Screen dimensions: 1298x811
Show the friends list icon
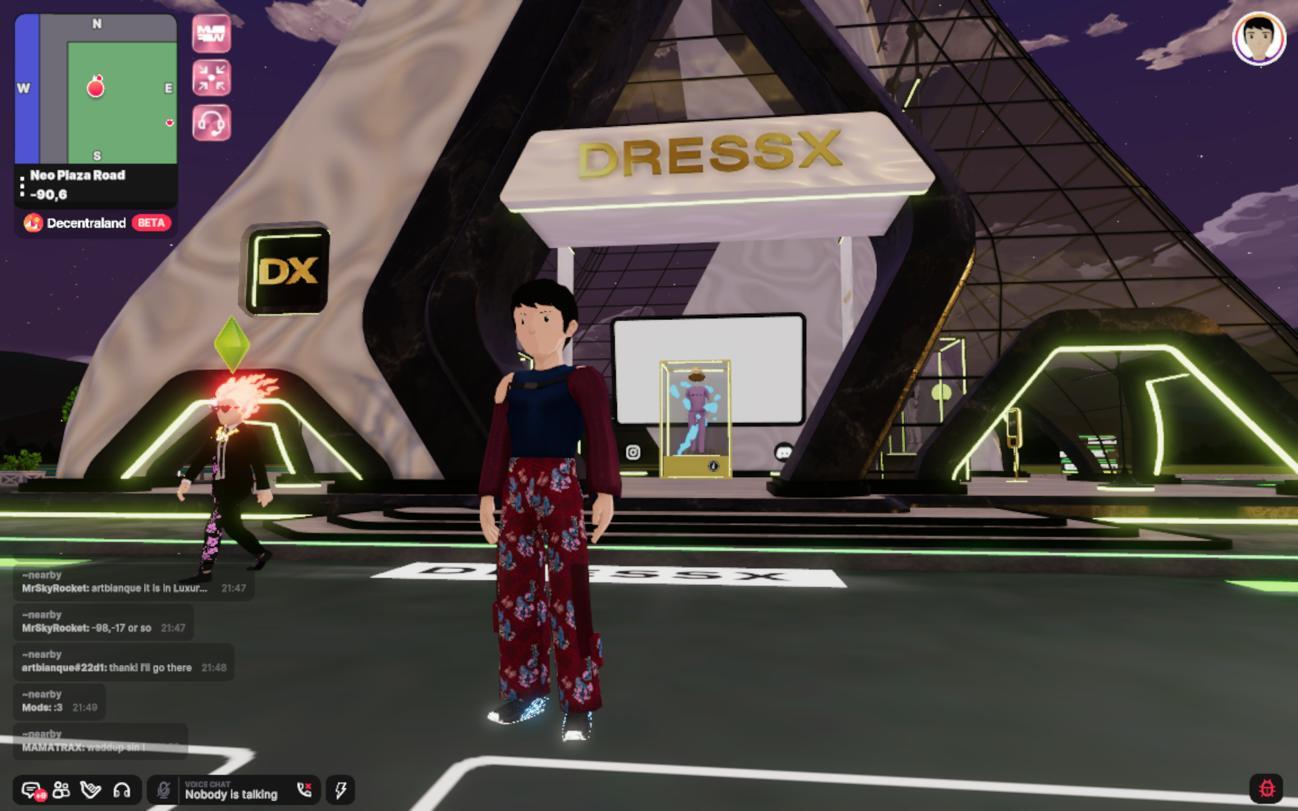pos(61,790)
